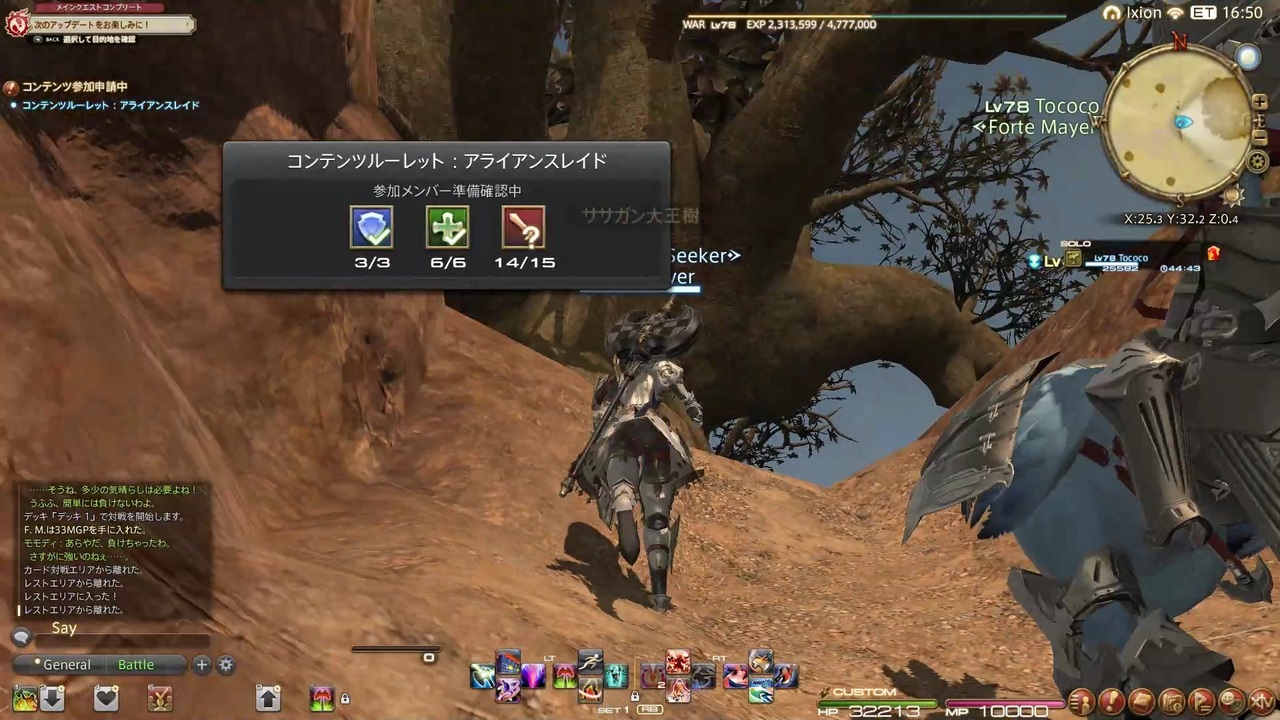The height and width of the screenshot is (720, 1280).
Task: Toggle the hotbar lock padlock
Action: (345, 698)
